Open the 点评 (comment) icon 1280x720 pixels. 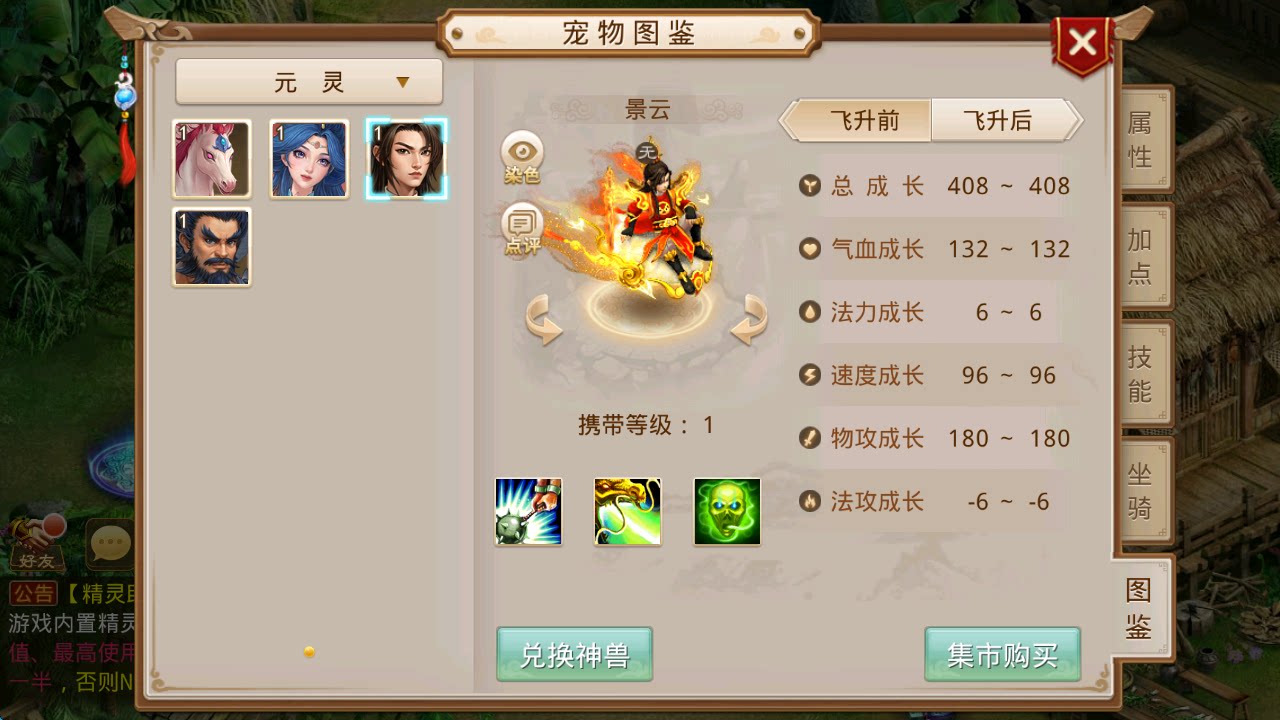point(519,225)
